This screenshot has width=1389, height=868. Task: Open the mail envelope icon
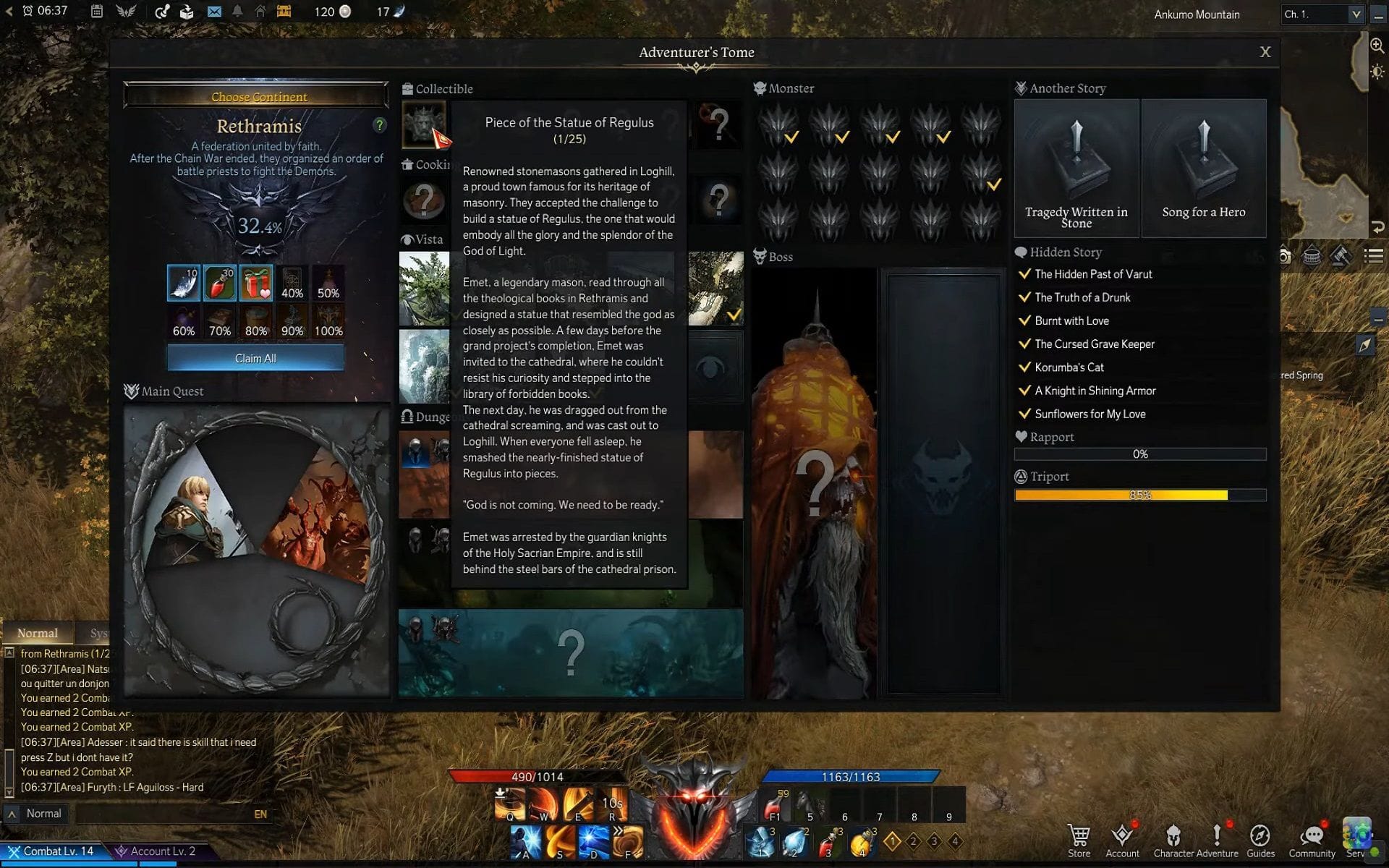click(214, 12)
